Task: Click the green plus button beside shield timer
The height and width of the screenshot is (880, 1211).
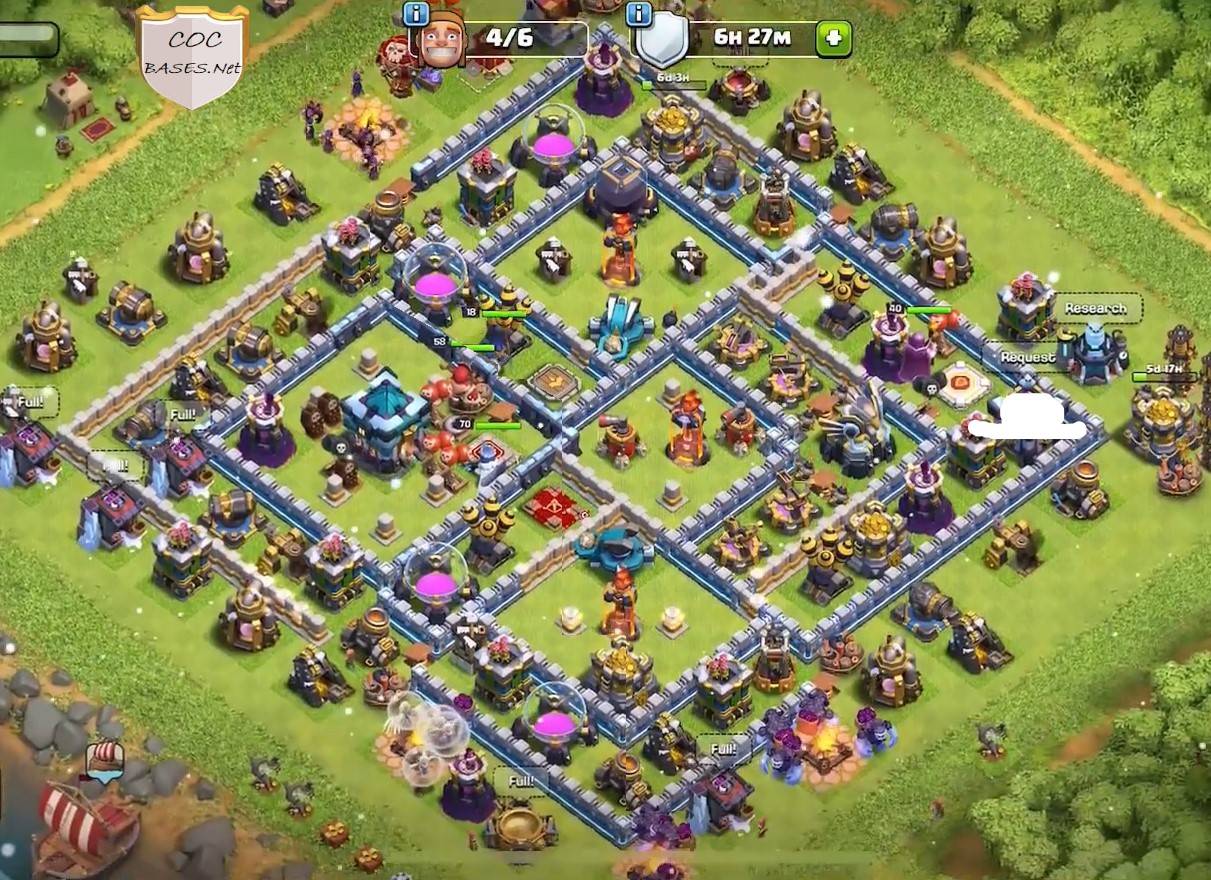Action: [833, 40]
